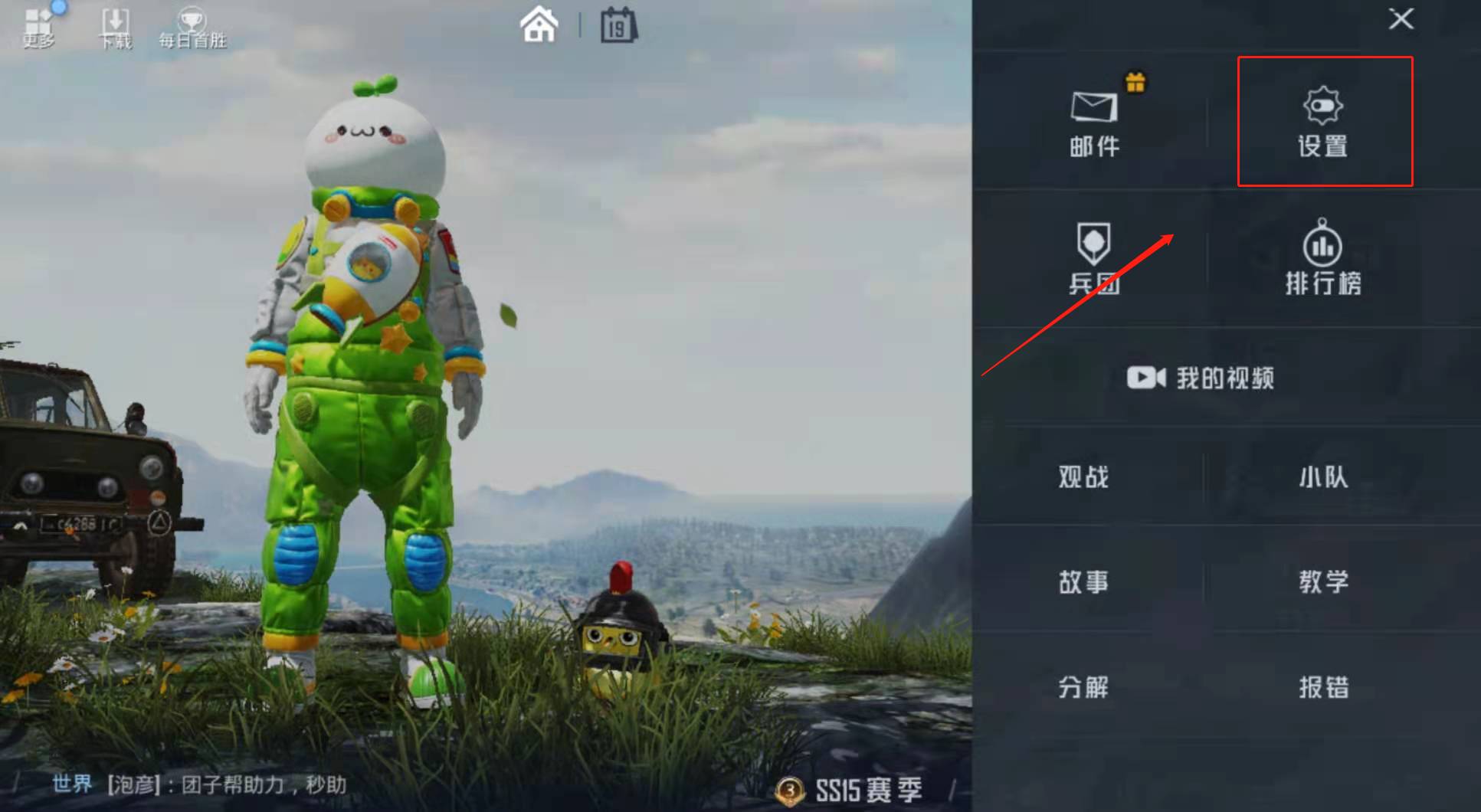The height and width of the screenshot is (812, 1481).
Task: Open the 兵团 legion page
Action: pos(1096,260)
